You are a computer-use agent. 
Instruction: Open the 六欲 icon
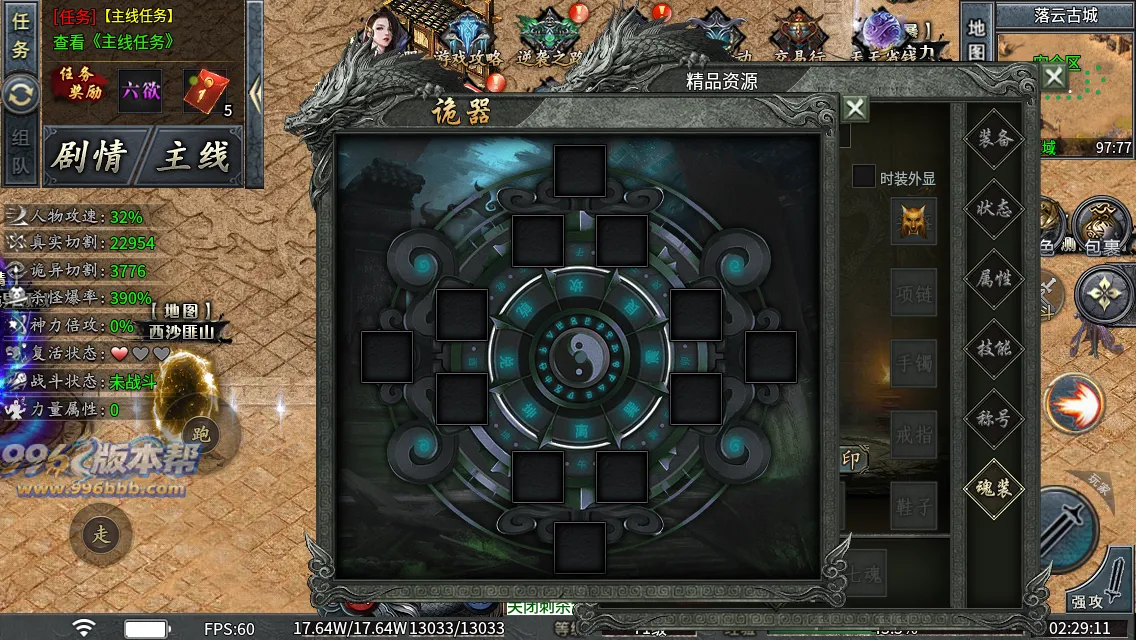[x=140, y=90]
